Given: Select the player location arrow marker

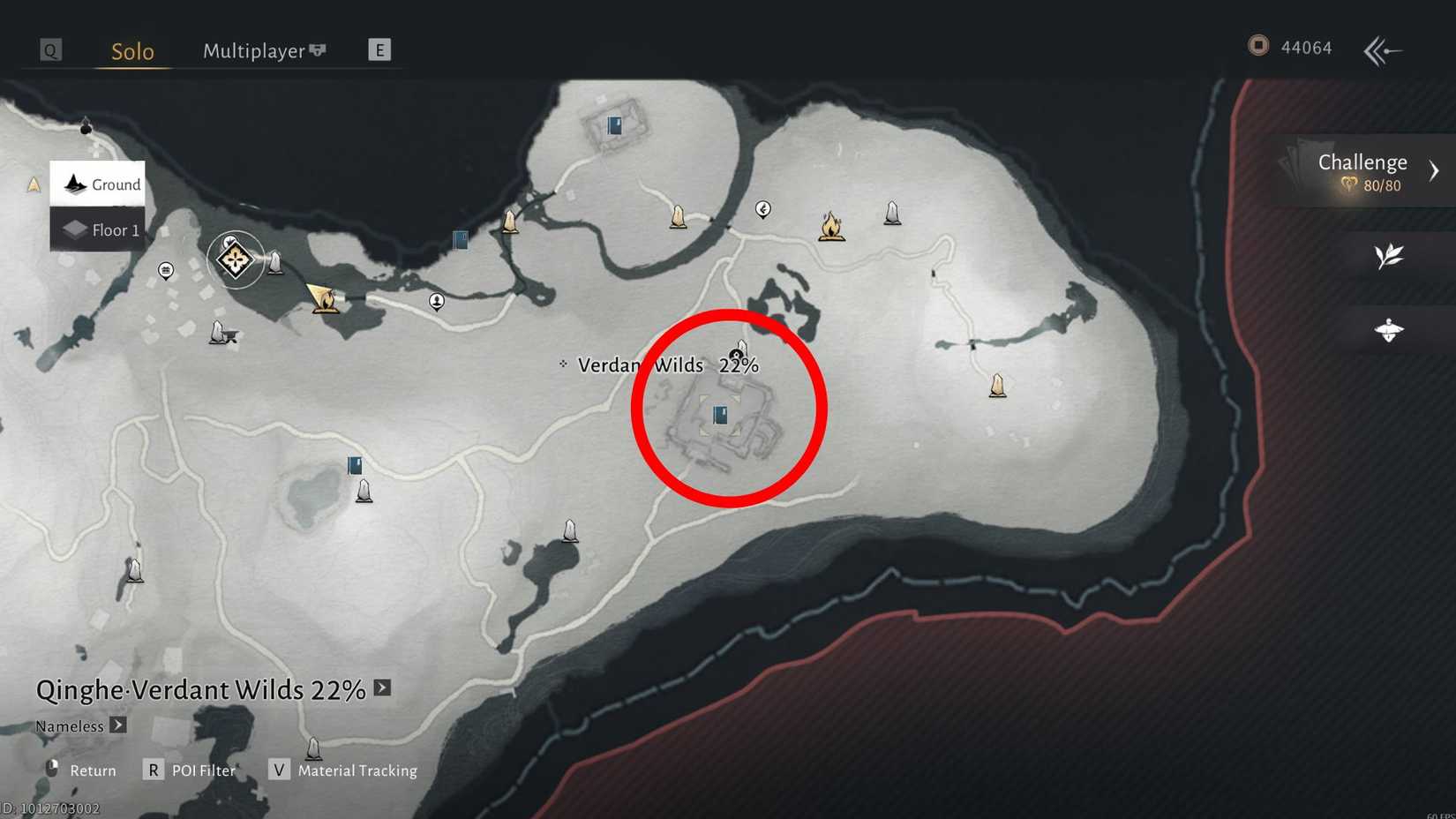Looking at the screenshot, I should pyautogui.click(x=315, y=293).
